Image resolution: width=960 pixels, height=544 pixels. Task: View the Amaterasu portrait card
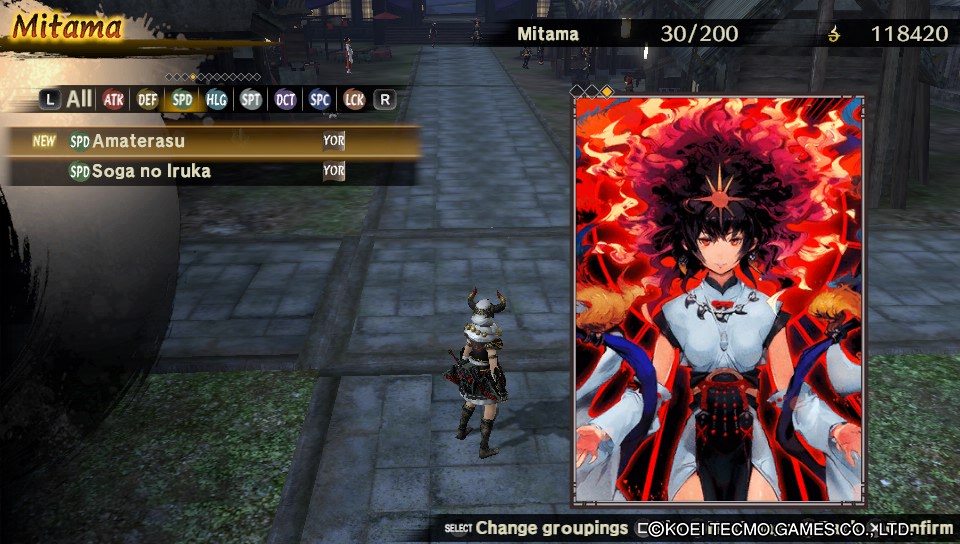(719, 300)
